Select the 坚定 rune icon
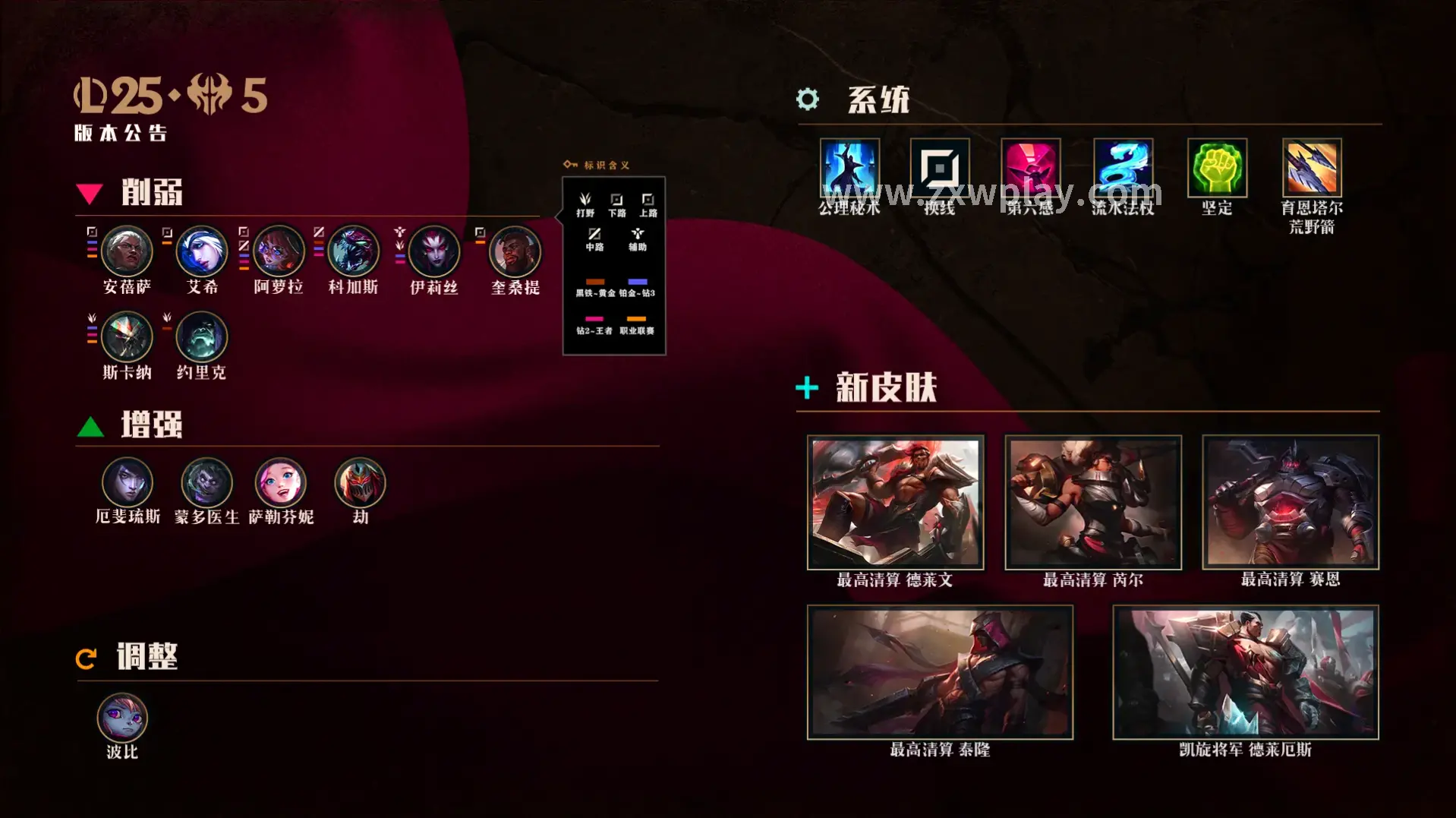This screenshot has height=818, width=1456. click(1216, 169)
